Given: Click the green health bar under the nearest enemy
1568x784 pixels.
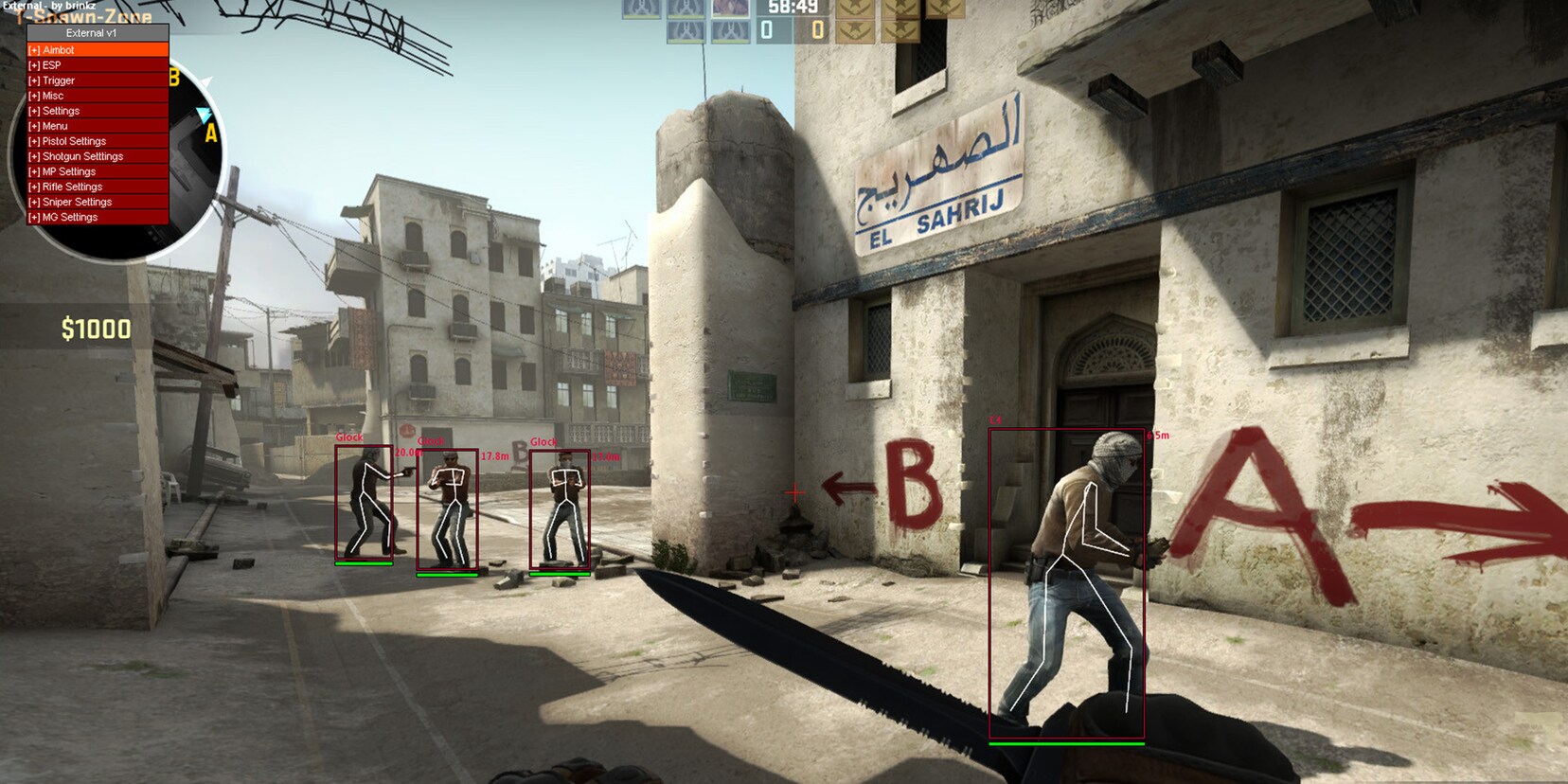Looking at the screenshot, I should point(1067,745).
